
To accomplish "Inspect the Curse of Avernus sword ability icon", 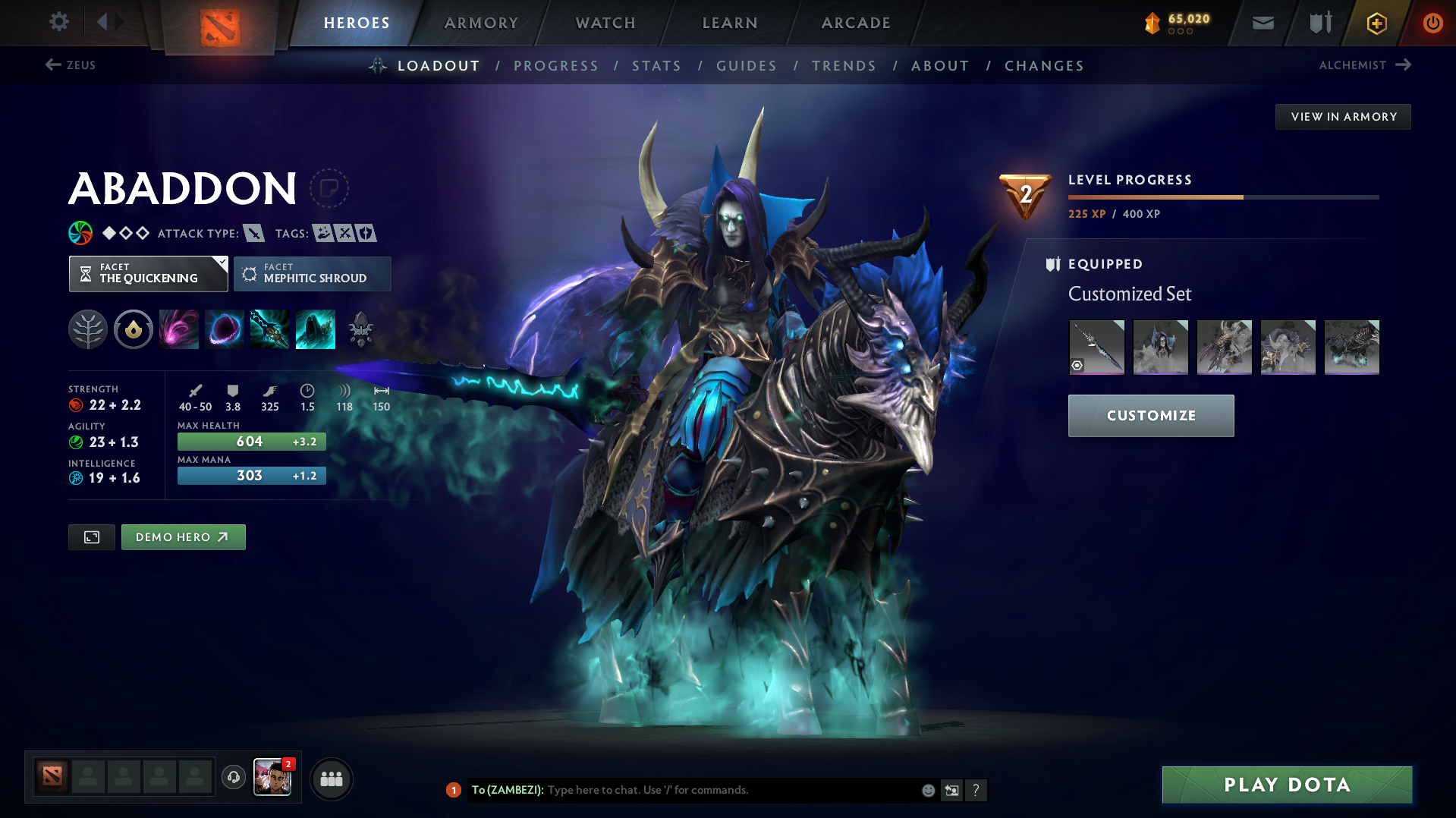I will coord(269,329).
